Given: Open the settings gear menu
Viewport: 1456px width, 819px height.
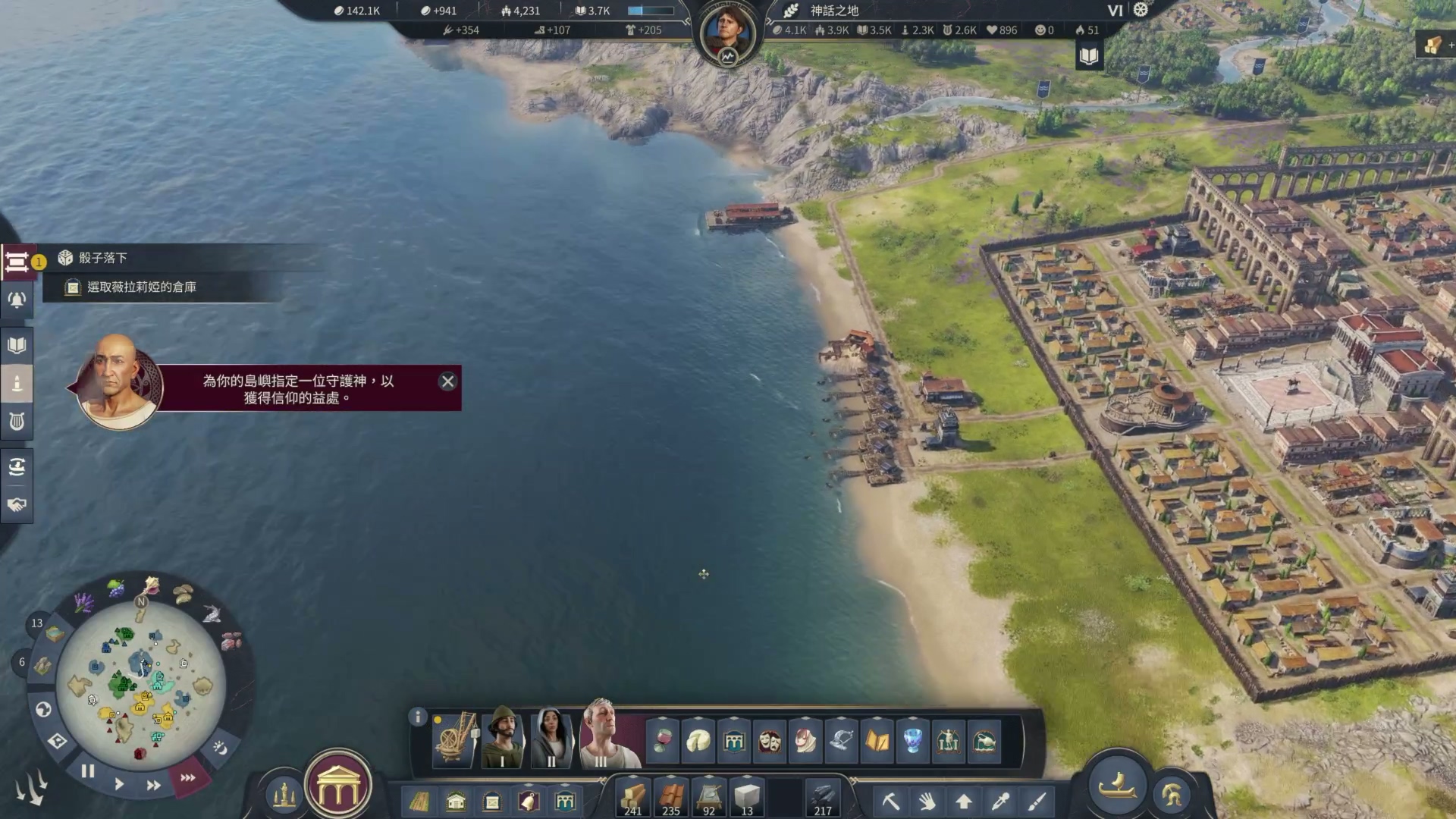Looking at the screenshot, I should [x=1141, y=10].
